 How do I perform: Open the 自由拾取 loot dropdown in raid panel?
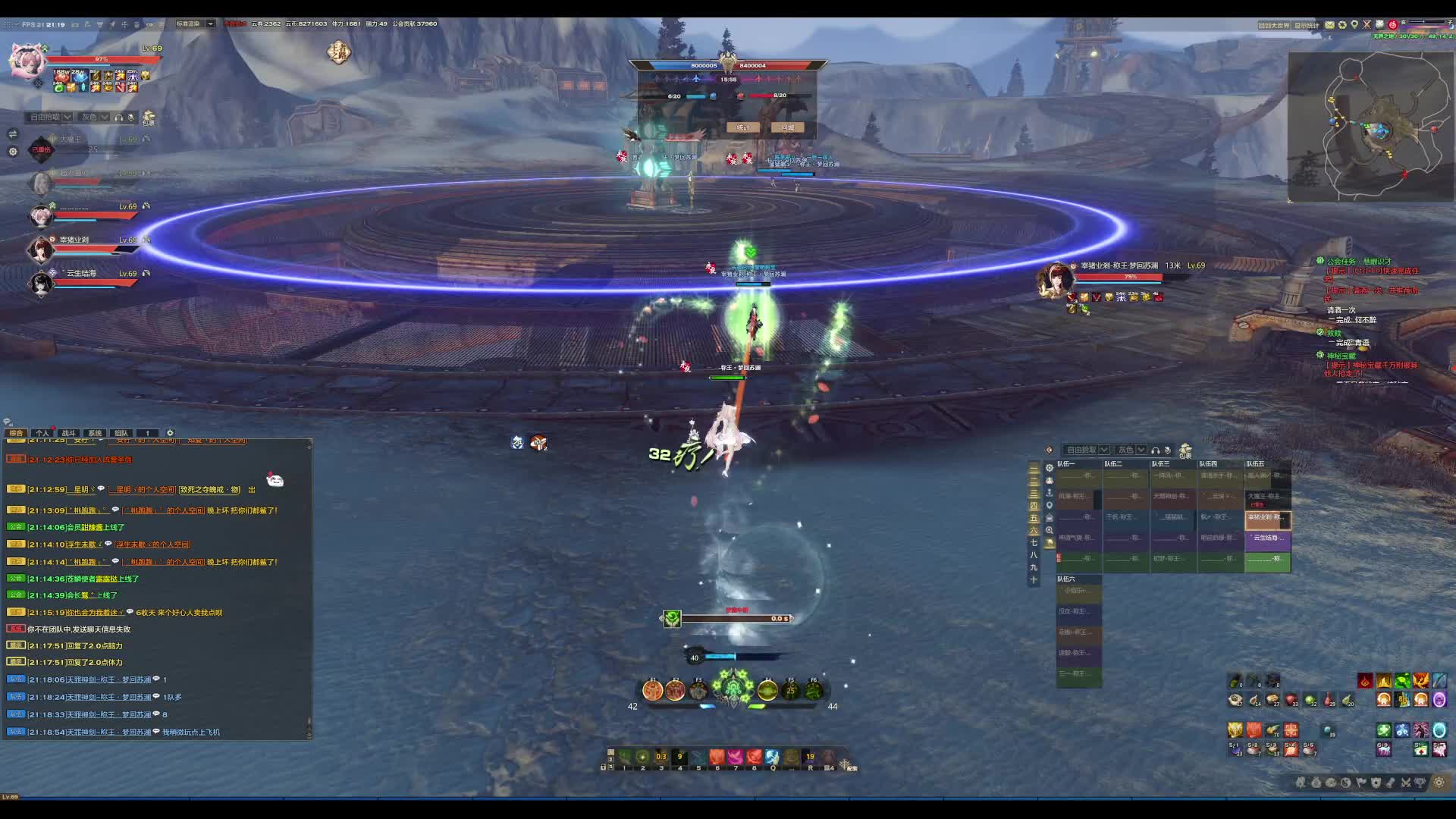point(1087,450)
